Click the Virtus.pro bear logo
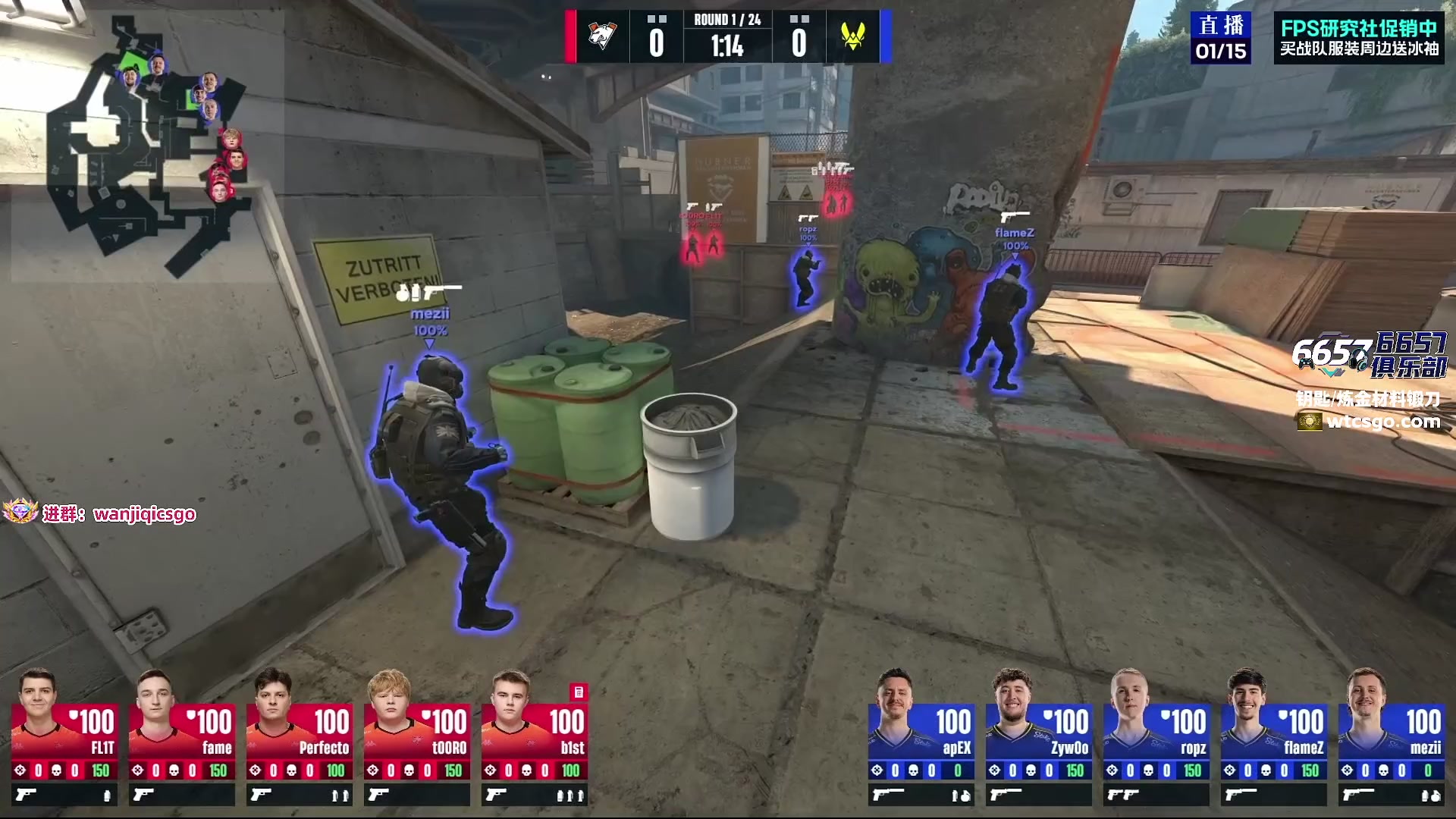Image resolution: width=1456 pixels, height=819 pixels. (603, 36)
